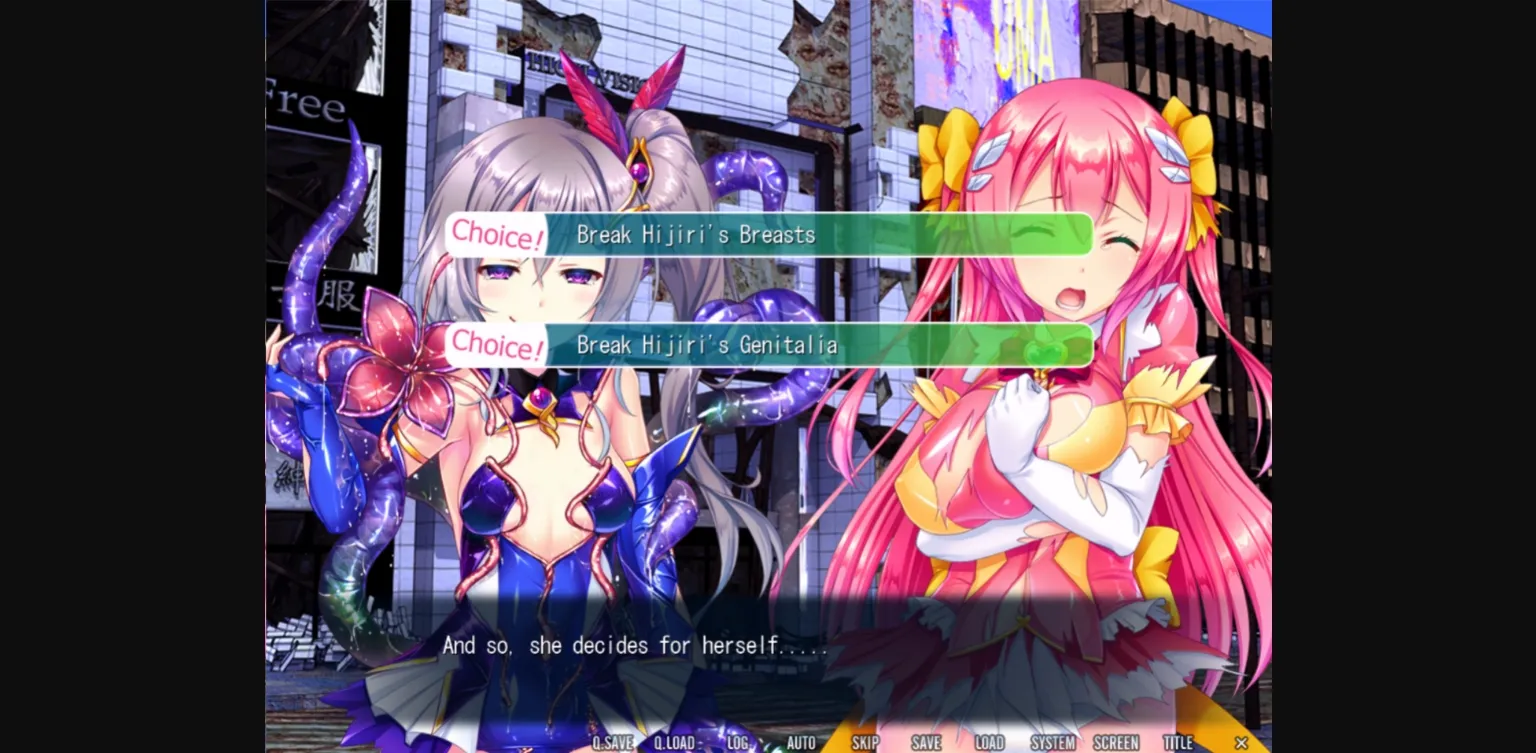
Task: Choose the Break Hijiri's Genitalia option
Action: 770,345
